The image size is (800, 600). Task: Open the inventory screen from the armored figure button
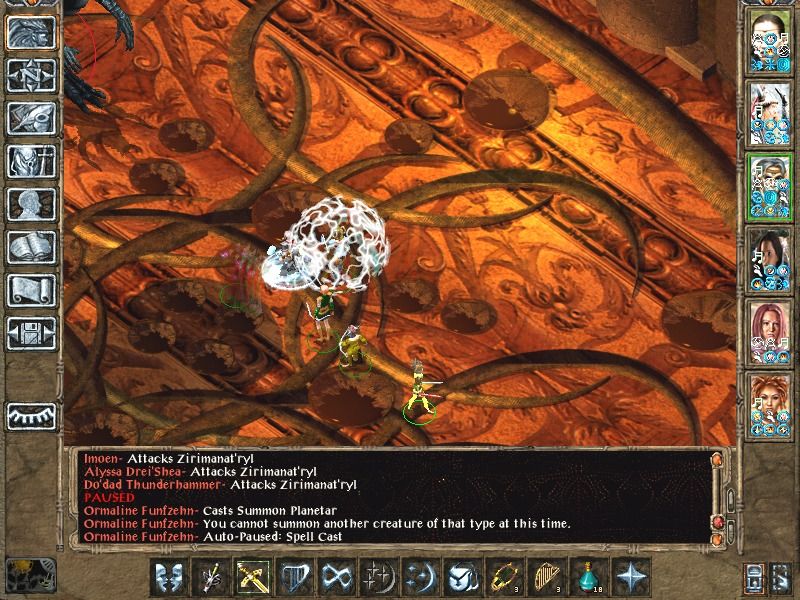(x=31, y=161)
